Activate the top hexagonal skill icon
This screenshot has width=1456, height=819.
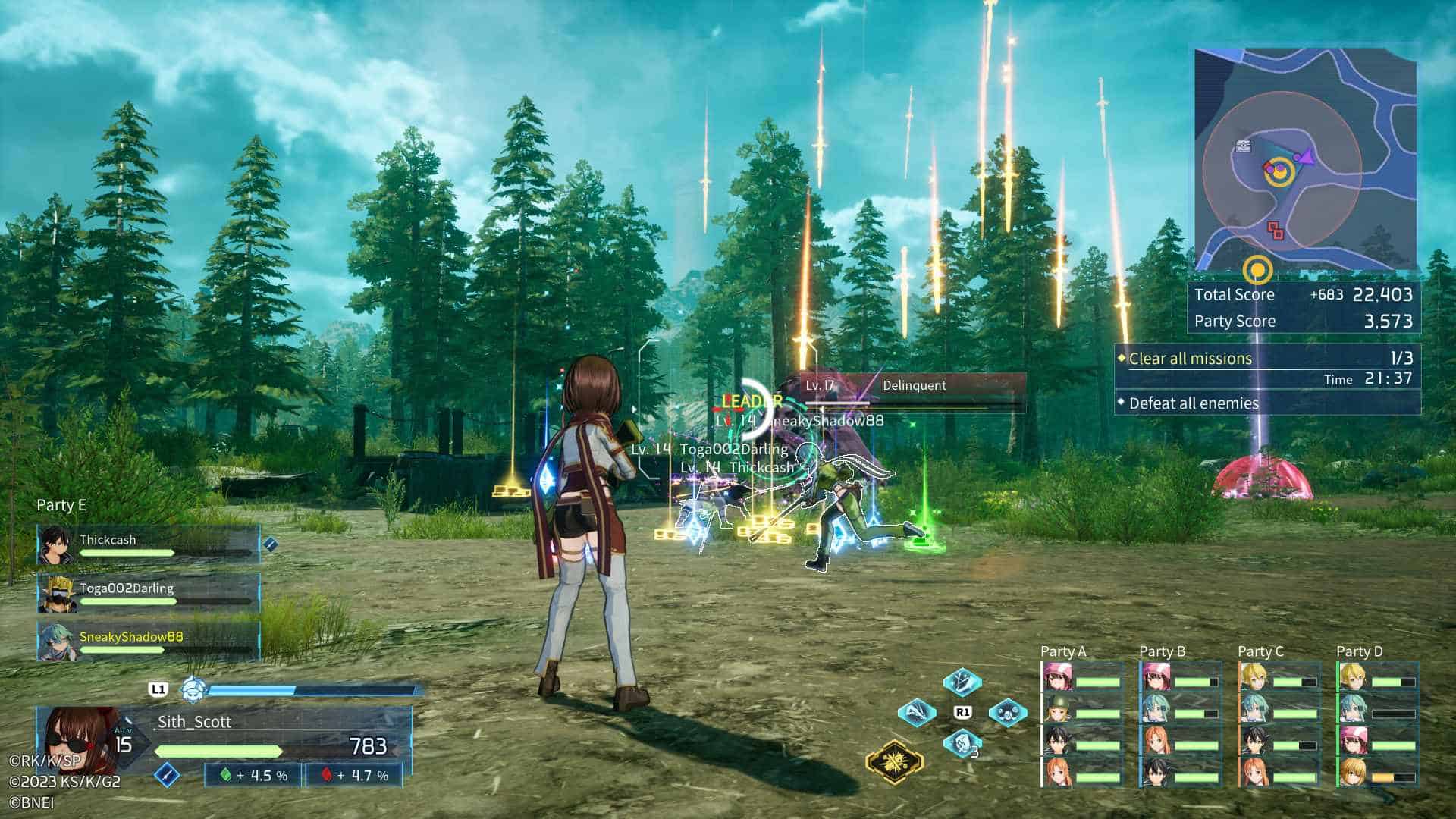click(962, 681)
